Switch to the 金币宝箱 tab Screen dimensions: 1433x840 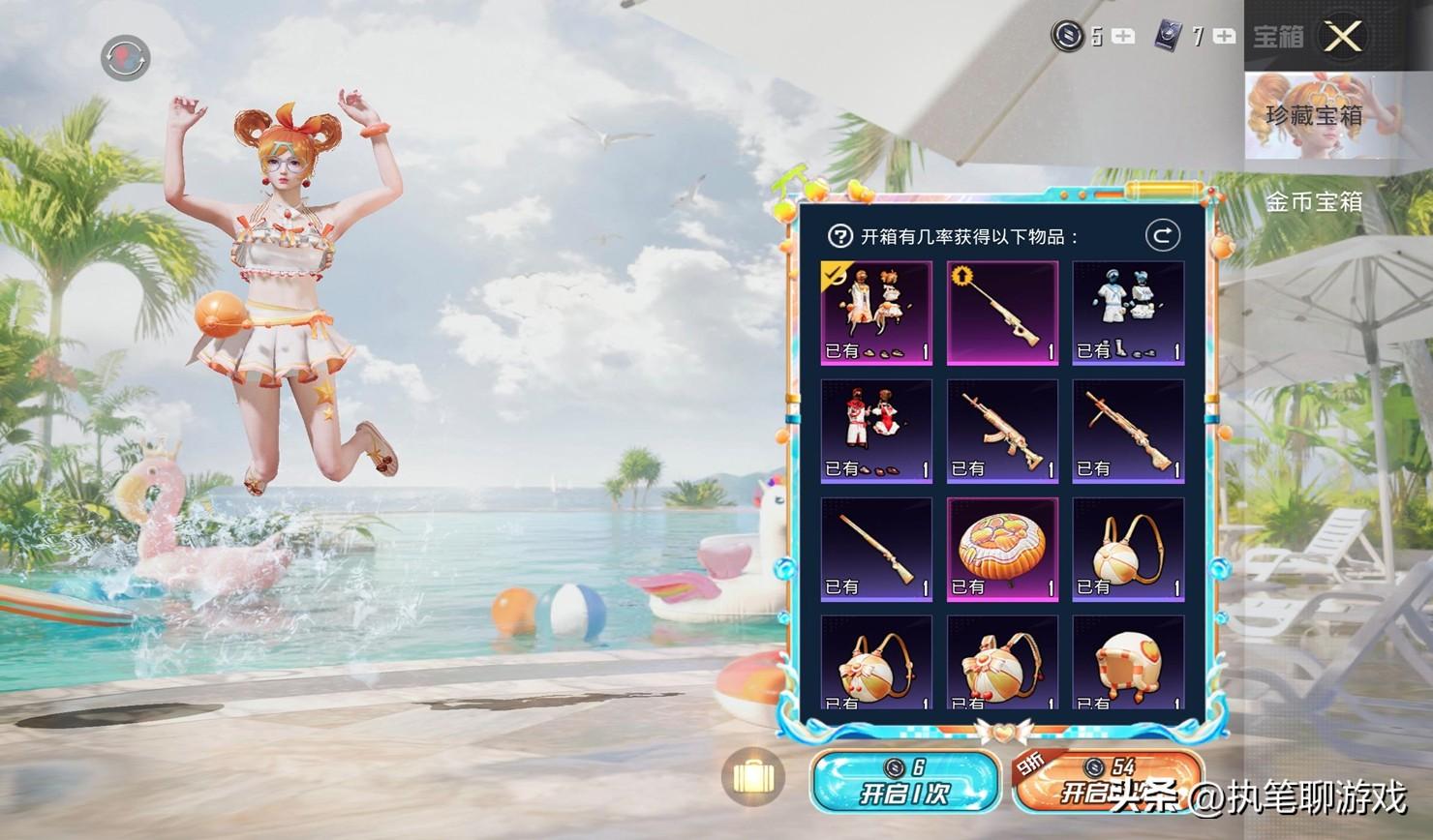click(1314, 201)
